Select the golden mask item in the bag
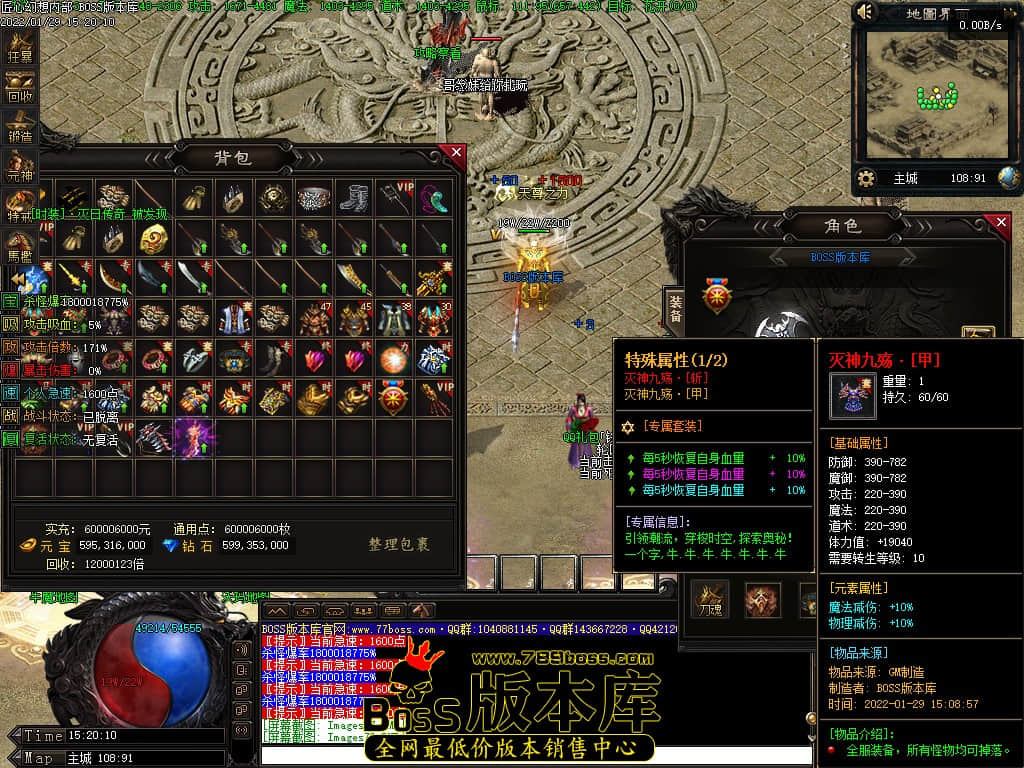 154,238
